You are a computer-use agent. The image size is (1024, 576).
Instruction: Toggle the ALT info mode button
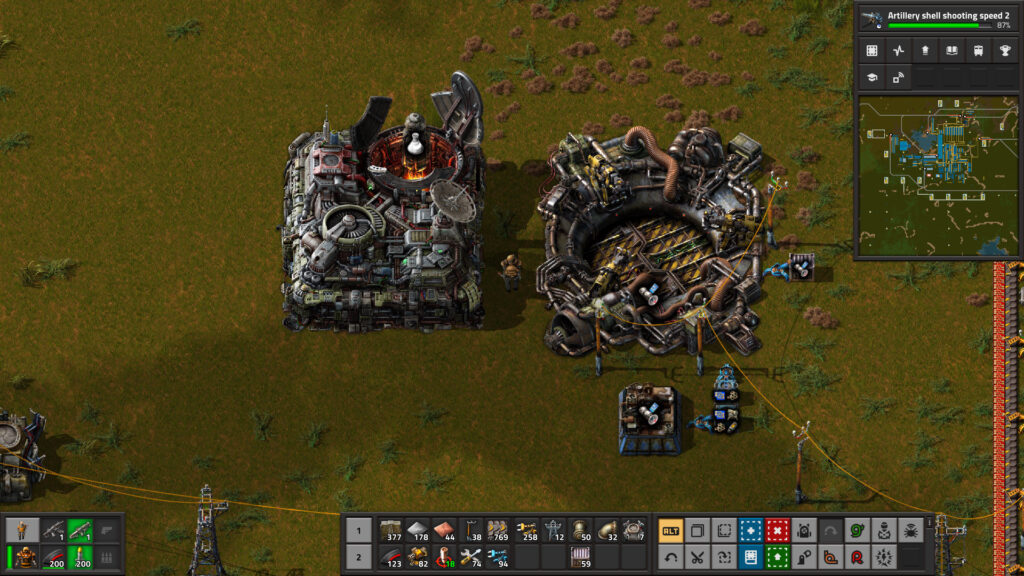(x=671, y=530)
